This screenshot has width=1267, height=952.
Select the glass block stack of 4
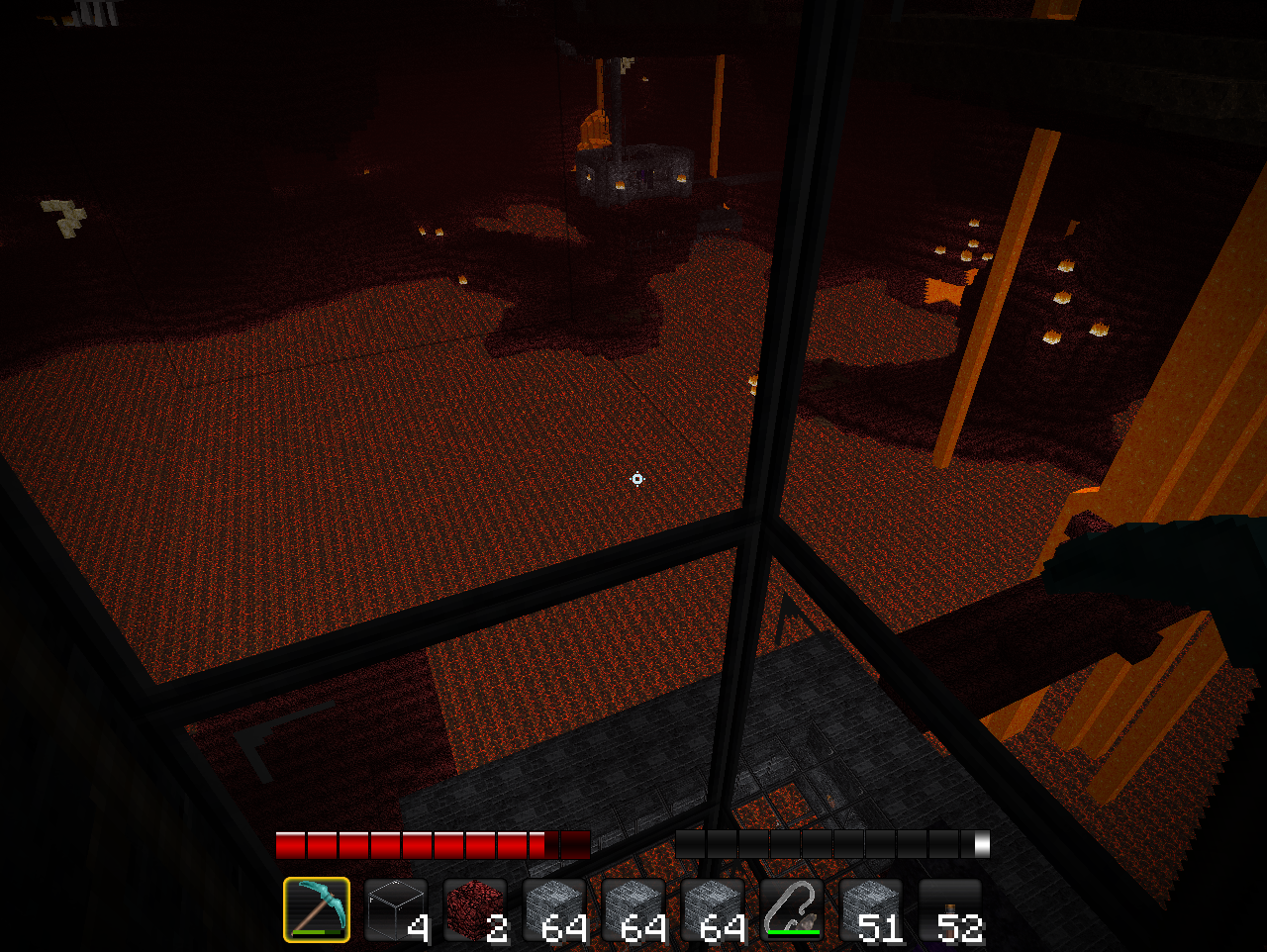[396, 909]
